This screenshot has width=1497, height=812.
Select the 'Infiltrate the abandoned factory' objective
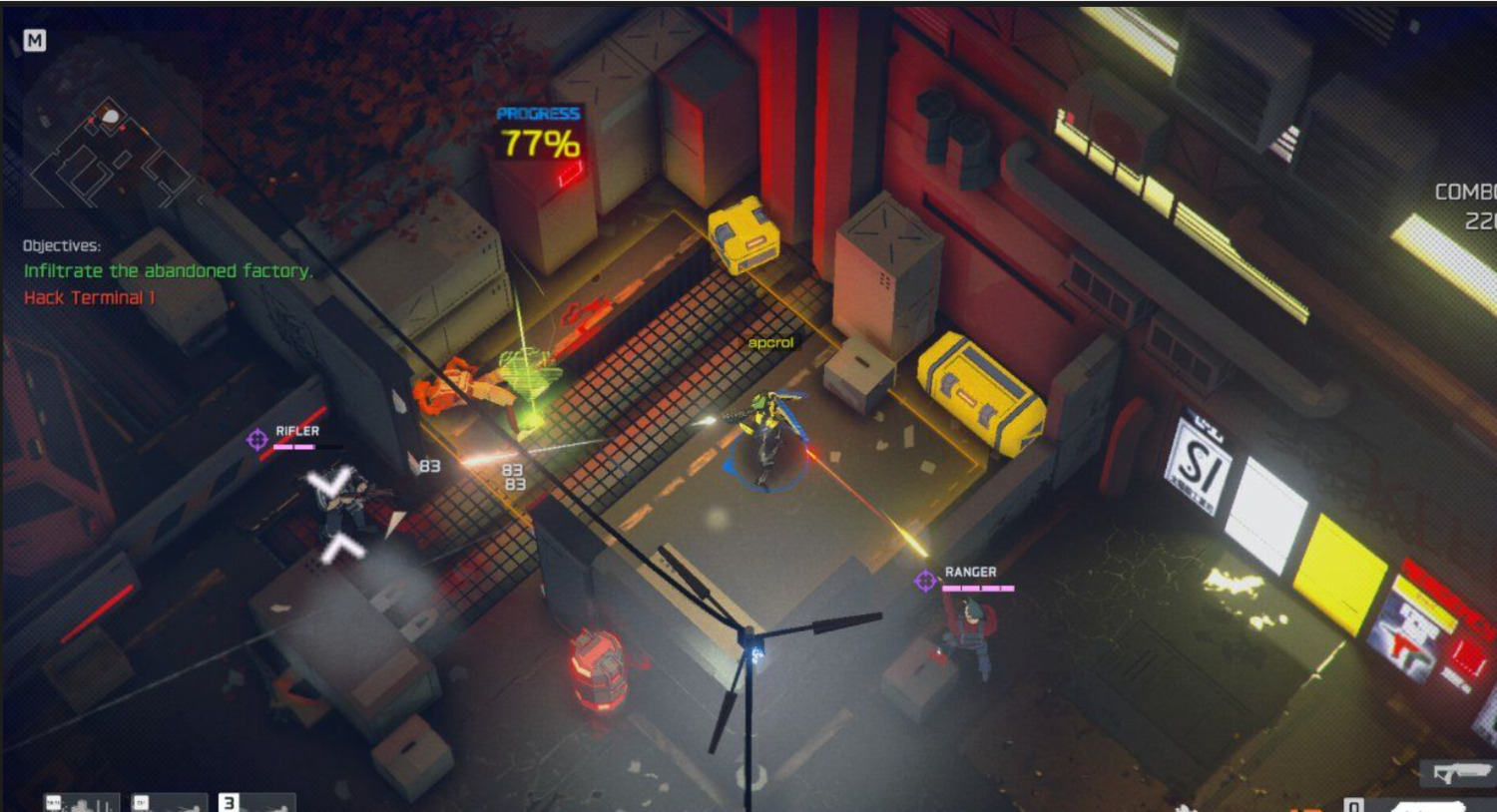(168, 271)
